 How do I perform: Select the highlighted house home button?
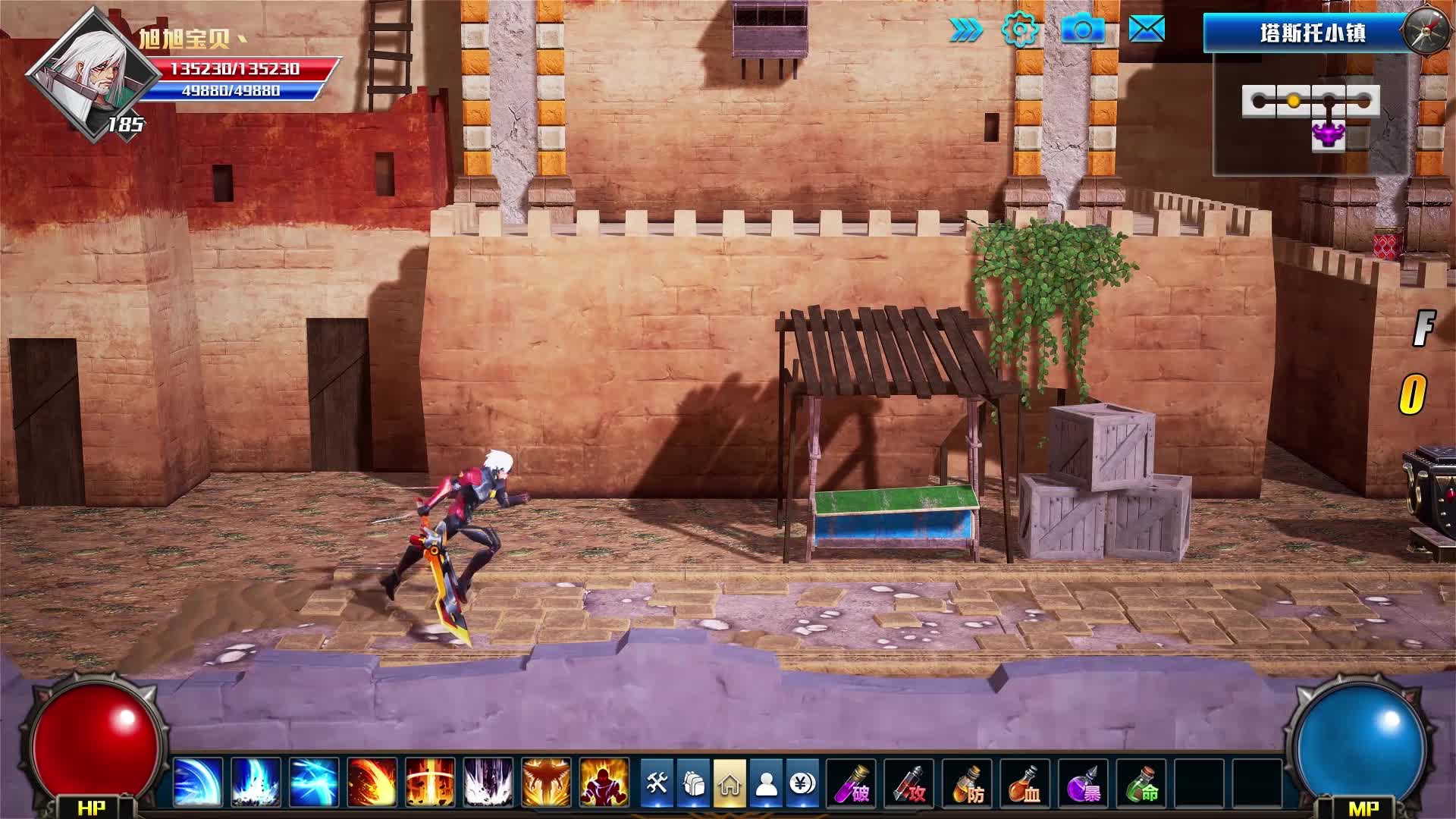[x=730, y=783]
